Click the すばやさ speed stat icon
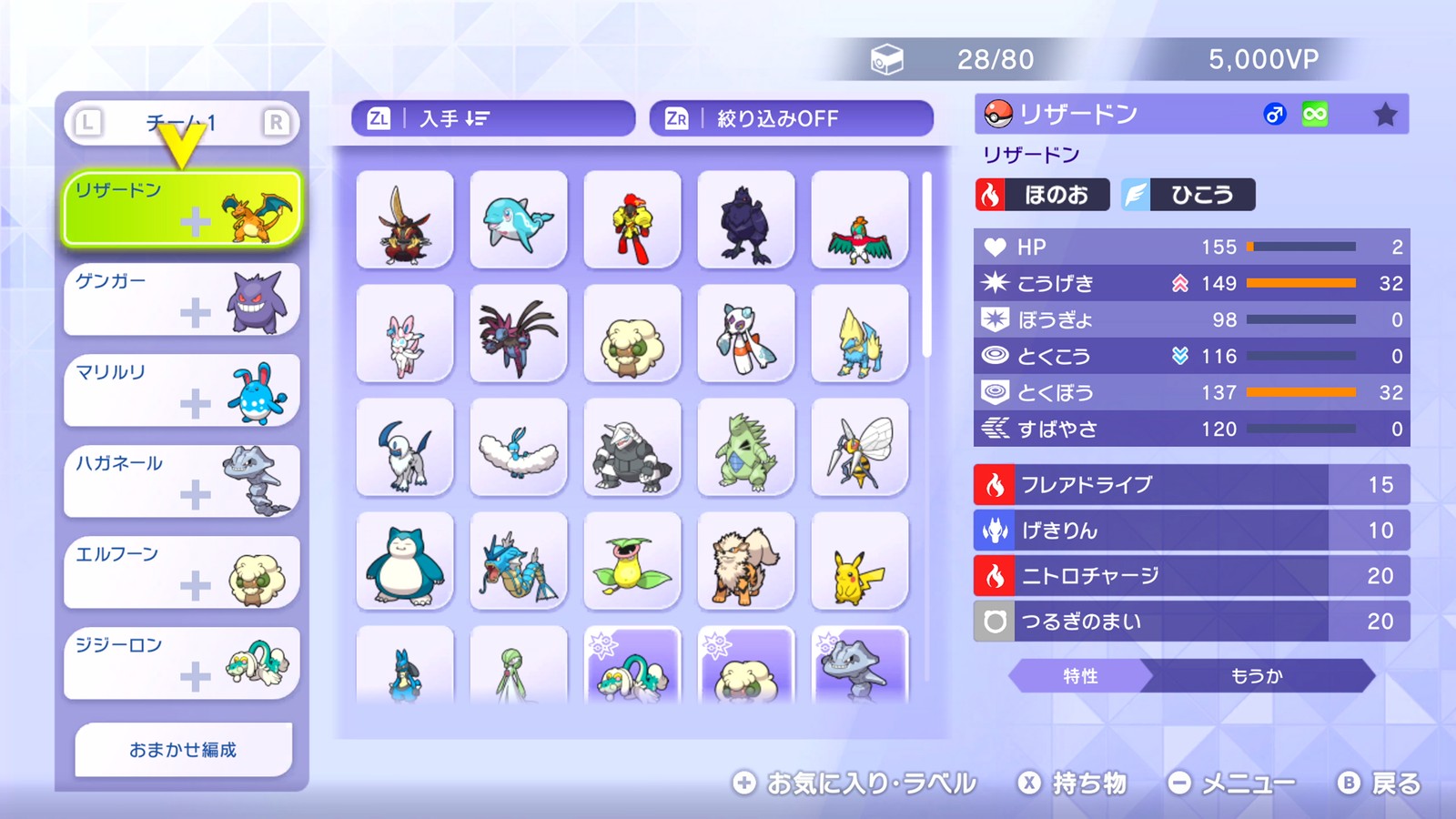Viewport: 1456px width, 819px height. (997, 429)
